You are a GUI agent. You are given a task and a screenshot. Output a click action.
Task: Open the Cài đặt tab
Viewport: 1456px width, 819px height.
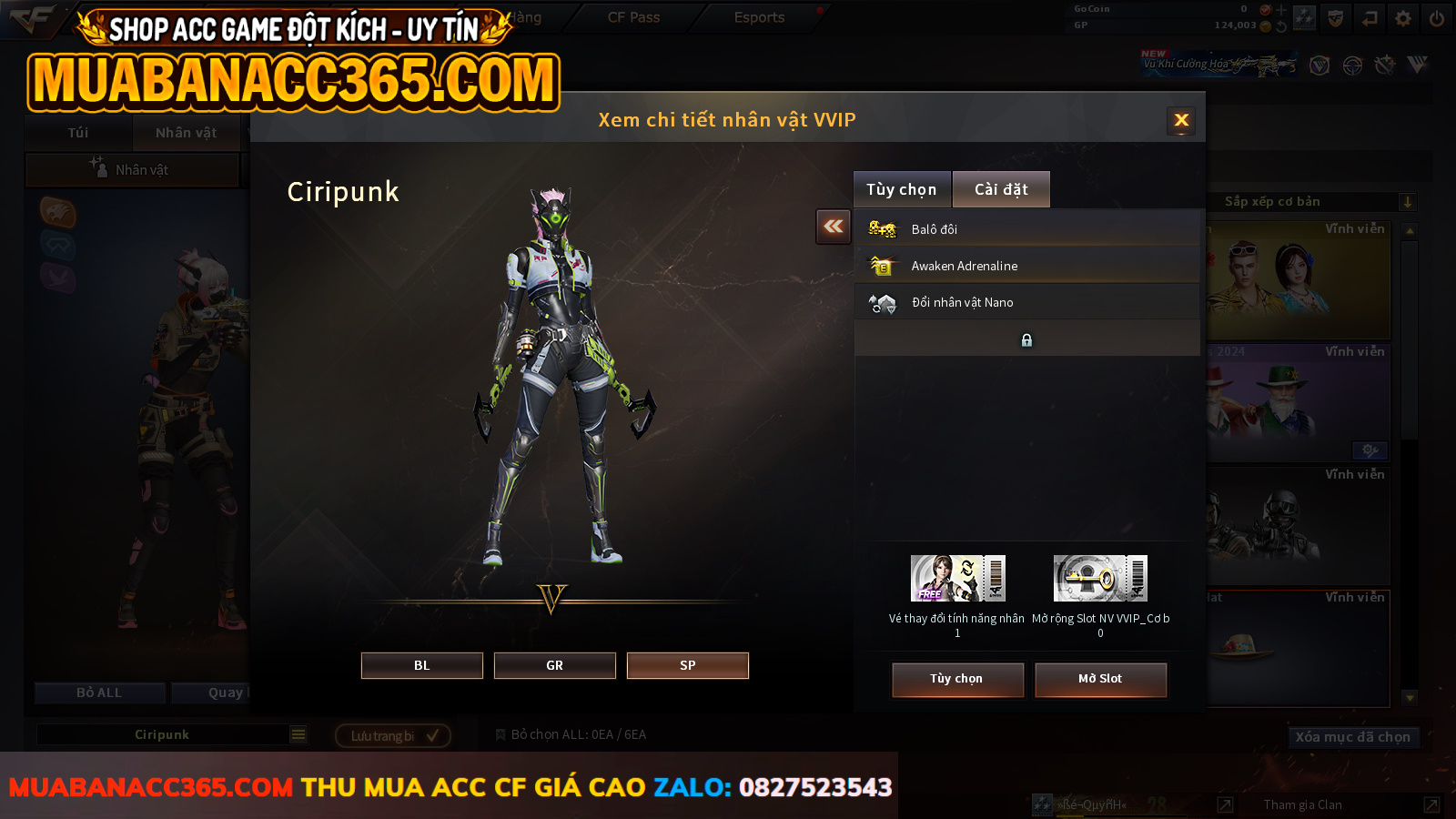(x=1001, y=189)
